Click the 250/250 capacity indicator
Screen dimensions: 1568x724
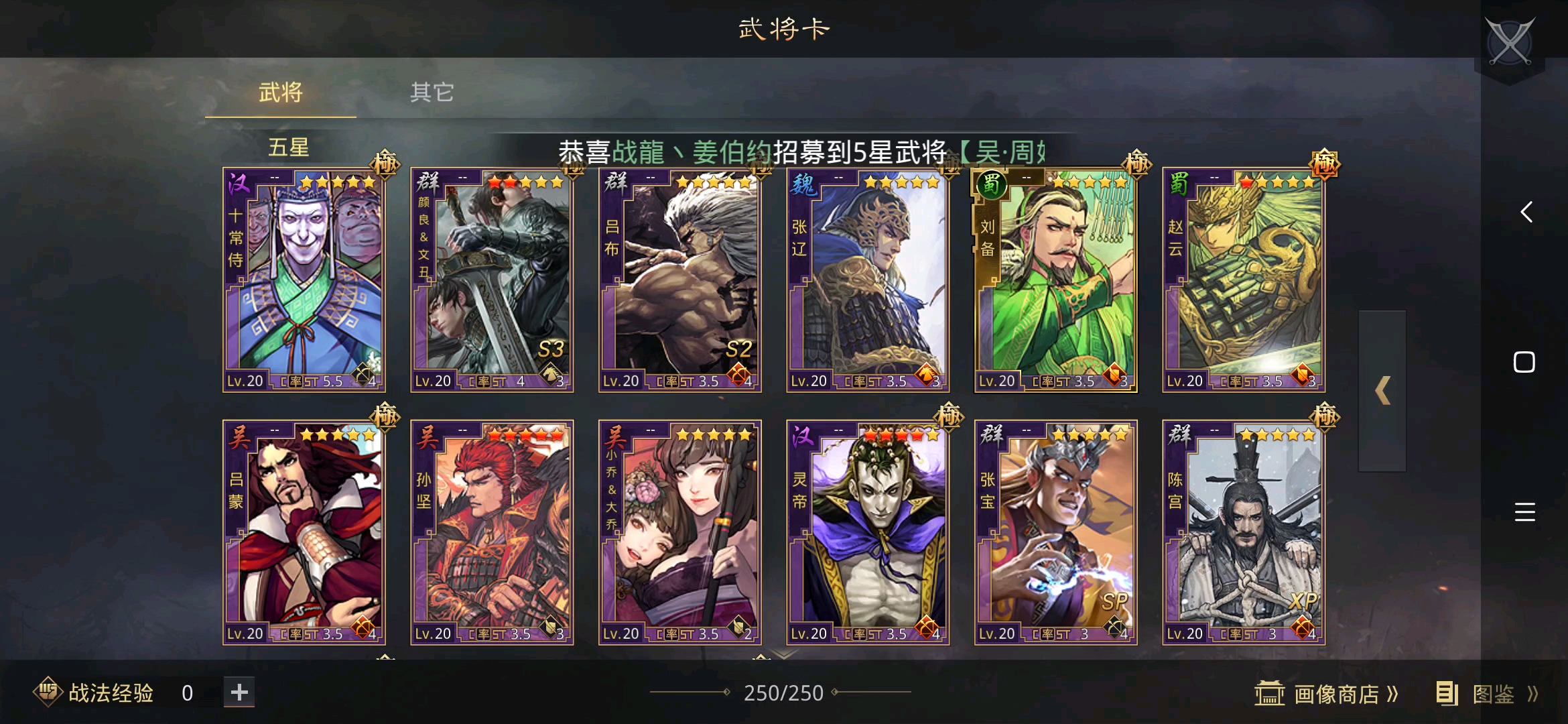pyautogui.click(x=784, y=692)
